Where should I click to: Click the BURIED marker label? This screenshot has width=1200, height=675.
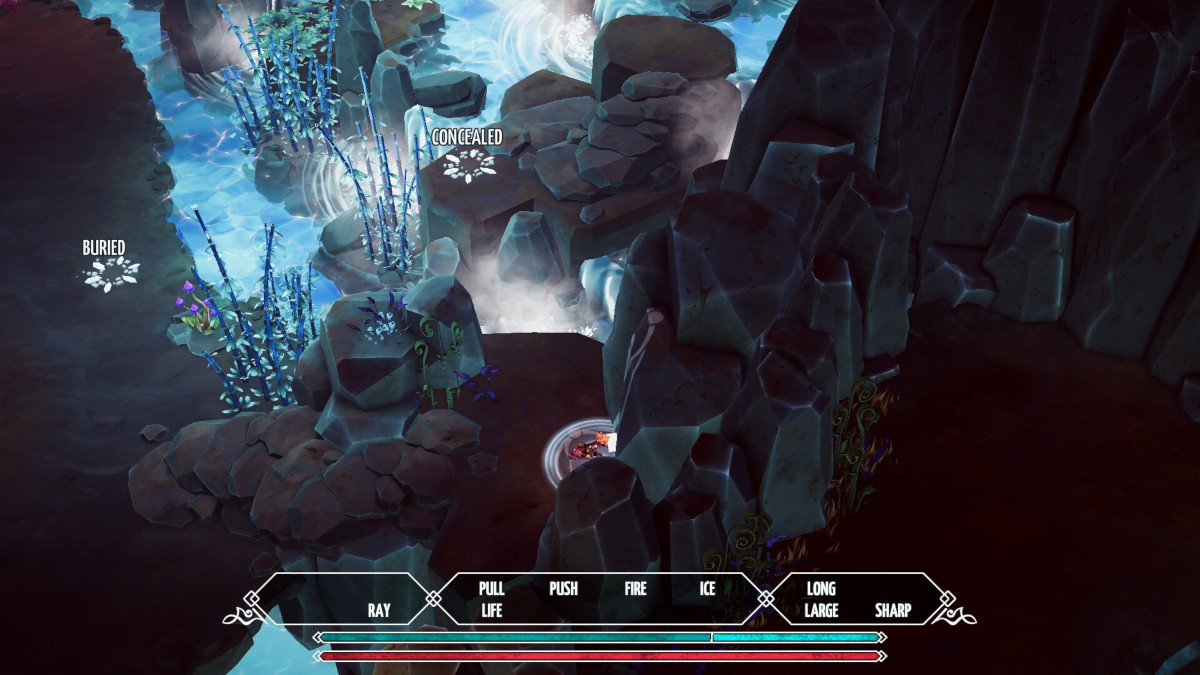tap(104, 247)
